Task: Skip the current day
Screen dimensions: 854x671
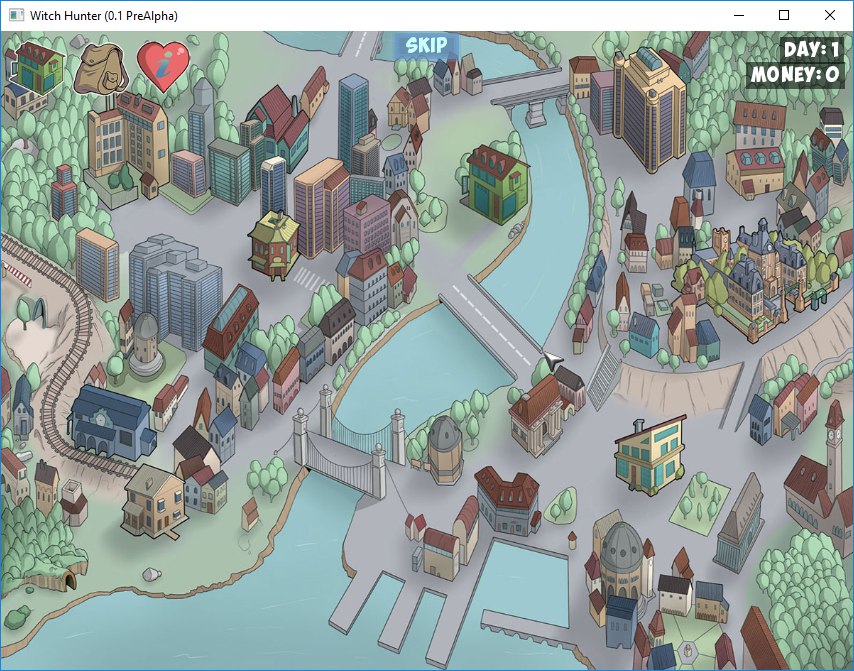Action: [426, 45]
